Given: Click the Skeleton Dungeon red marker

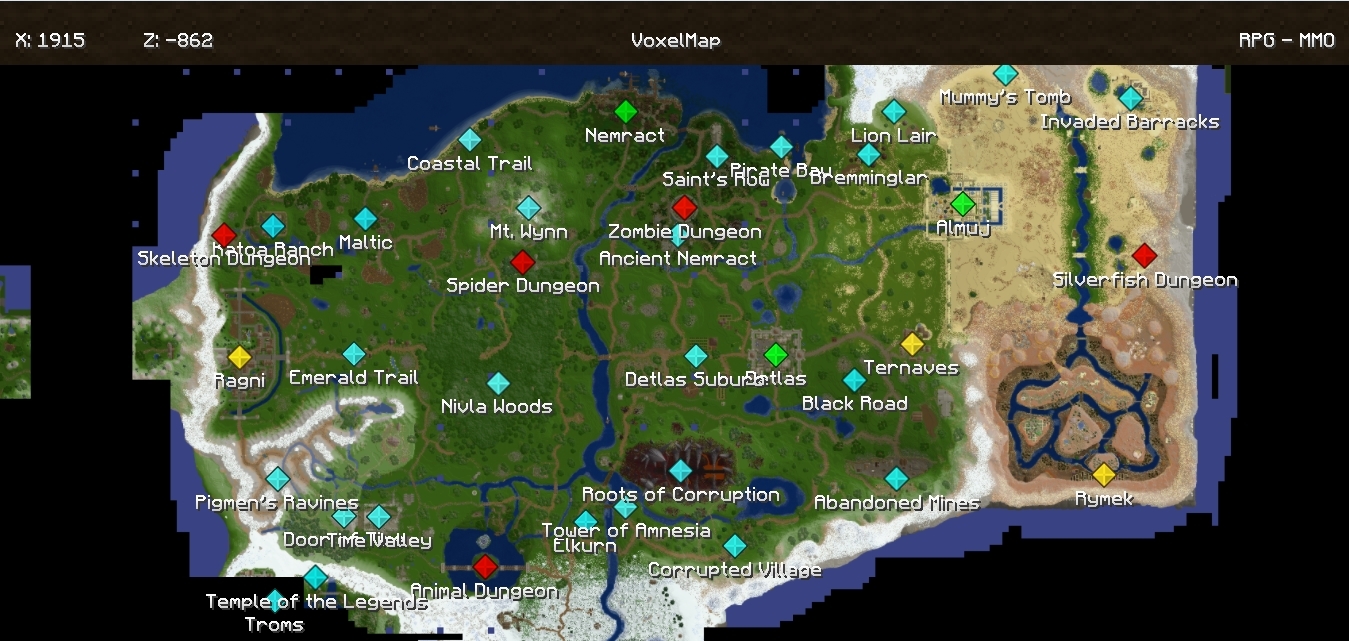Looking at the screenshot, I should (x=224, y=236).
